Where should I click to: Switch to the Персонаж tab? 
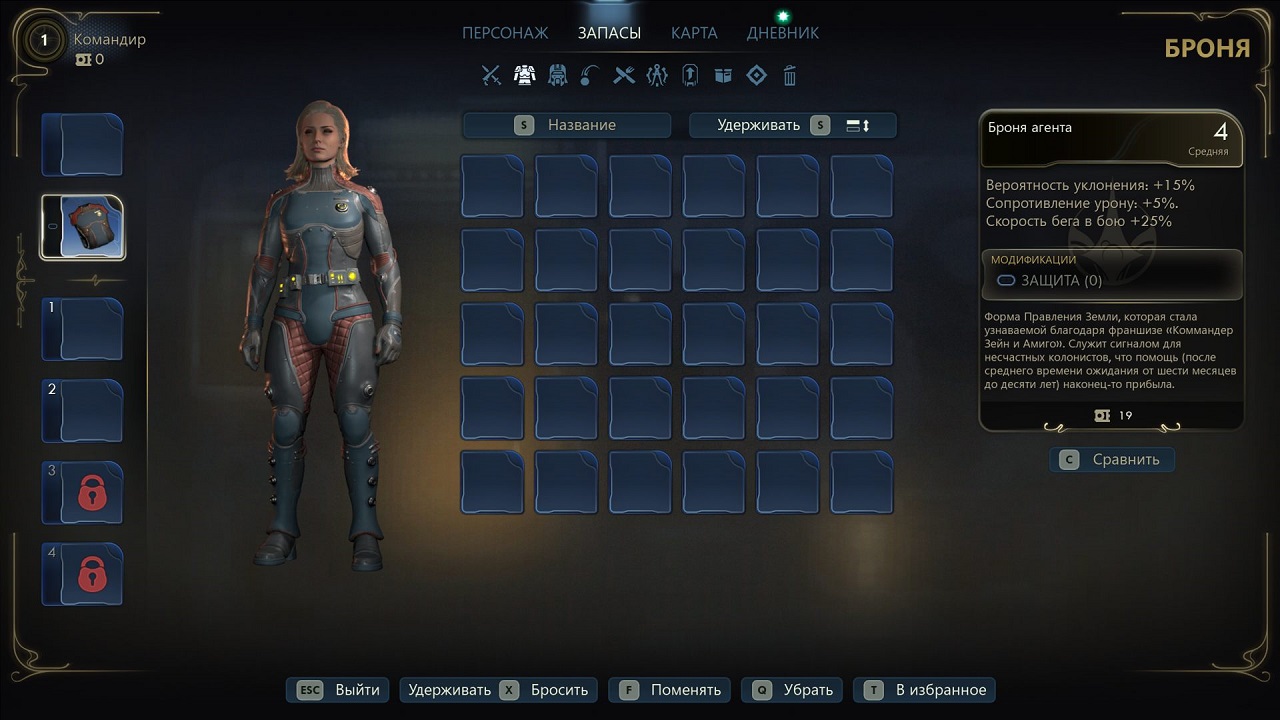coord(505,33)
